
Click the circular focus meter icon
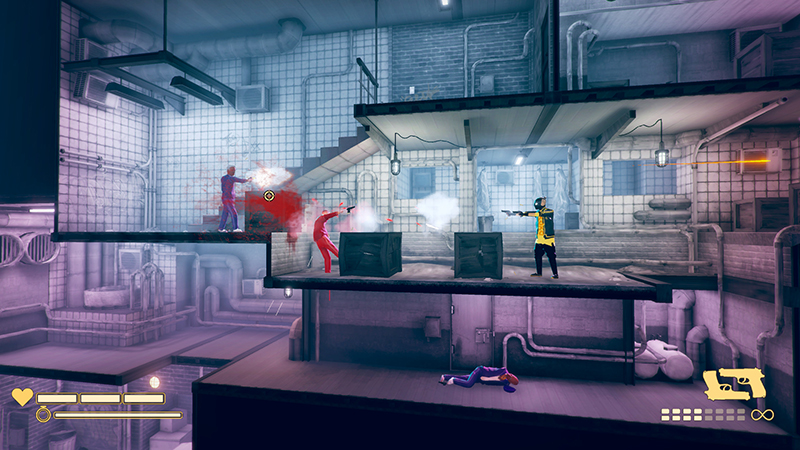pos(43,414)
